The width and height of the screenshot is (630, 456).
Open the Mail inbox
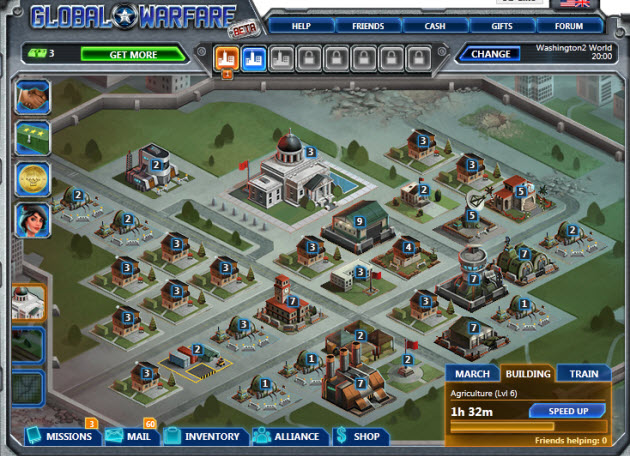[x=128, y=437]
